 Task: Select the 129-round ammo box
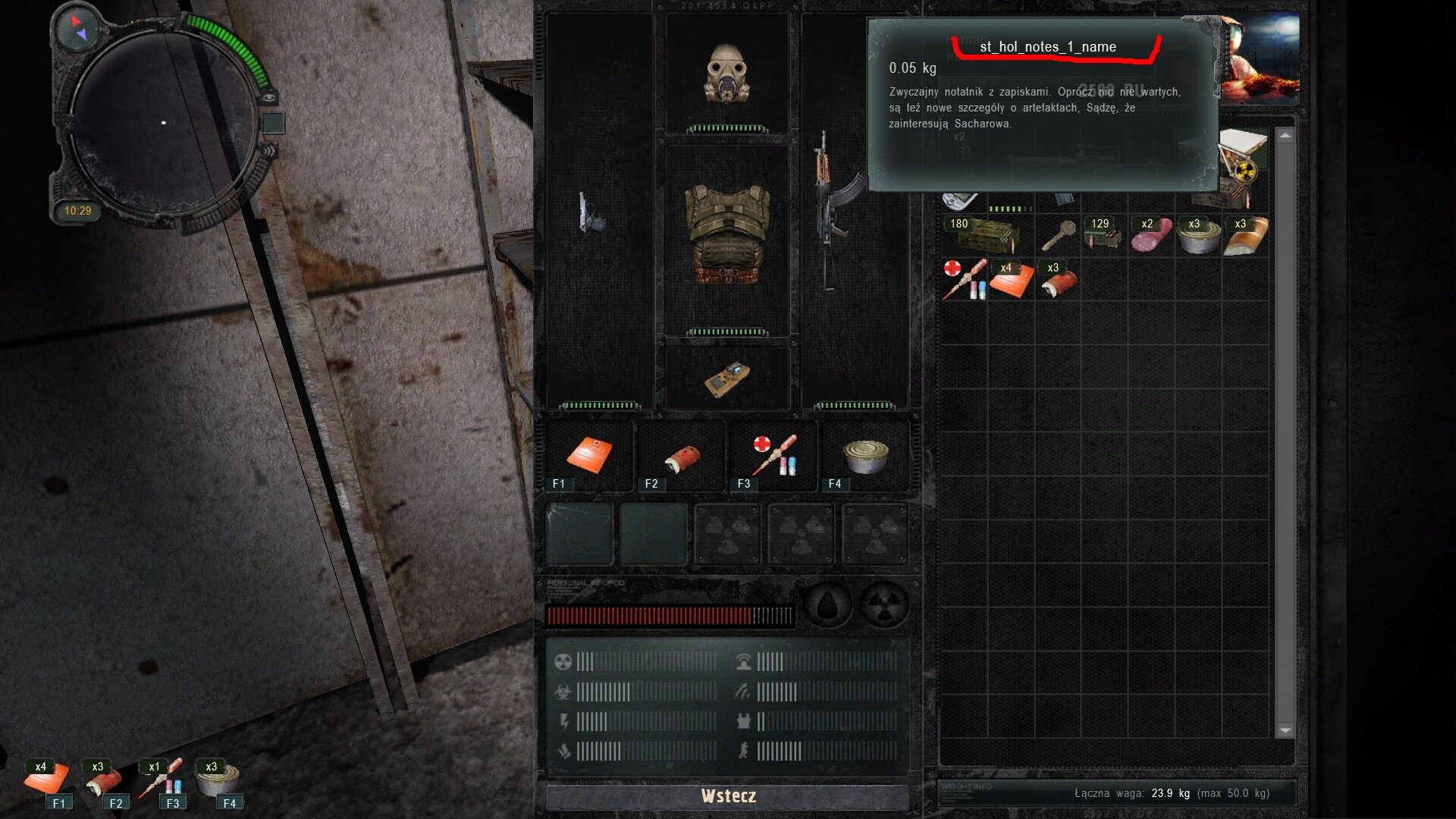point(1103,235)
